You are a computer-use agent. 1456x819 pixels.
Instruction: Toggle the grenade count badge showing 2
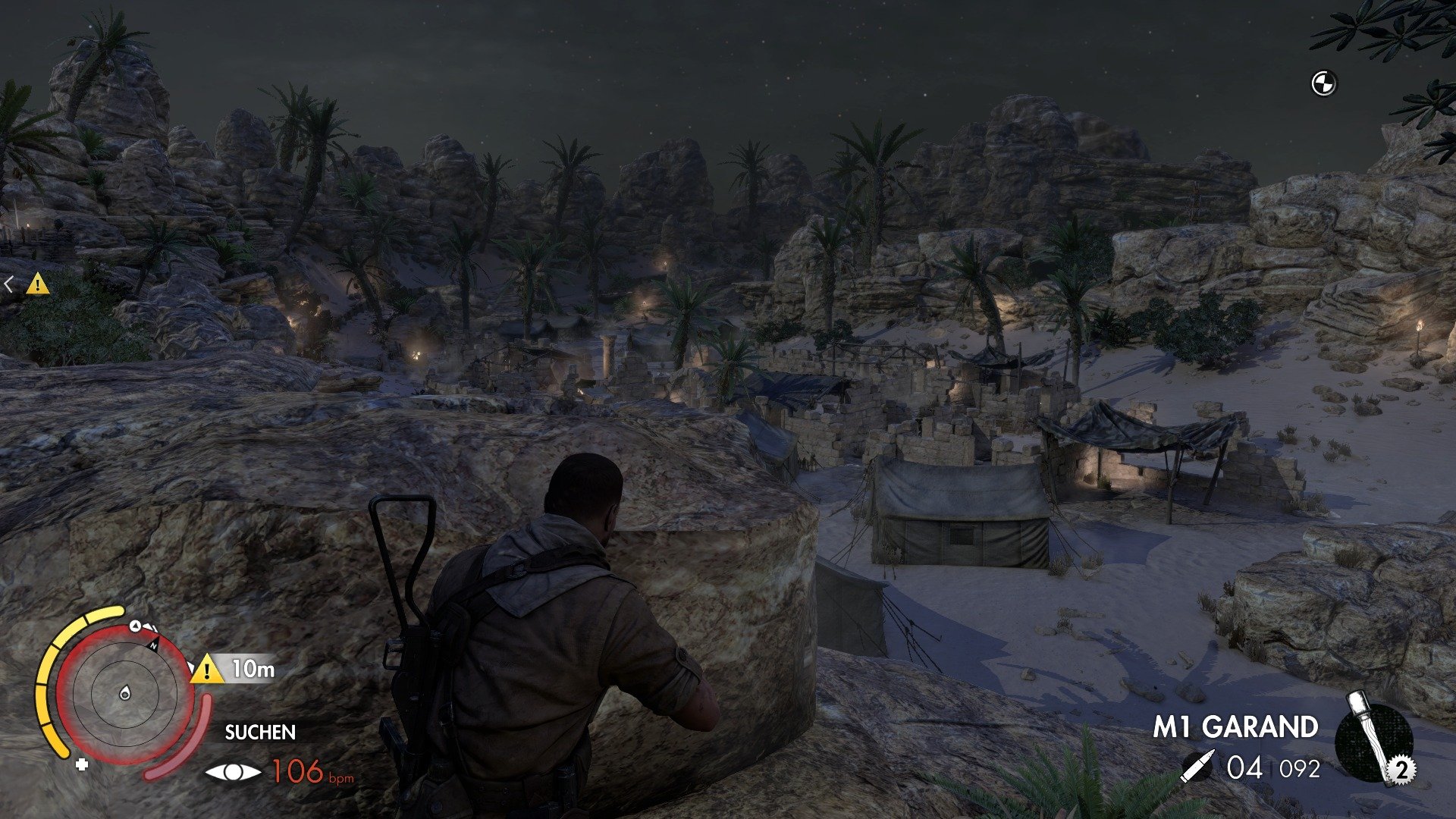[x=1402, y=770]
